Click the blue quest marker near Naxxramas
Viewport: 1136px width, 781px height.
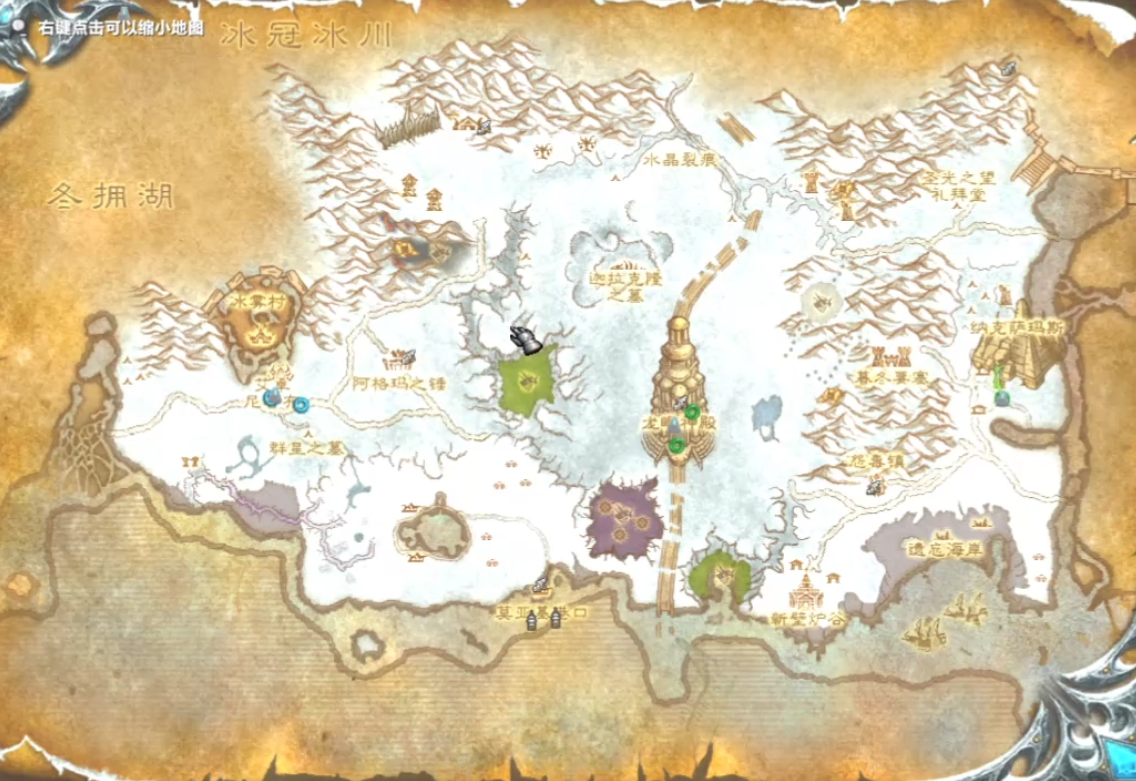coord(1002,398)
